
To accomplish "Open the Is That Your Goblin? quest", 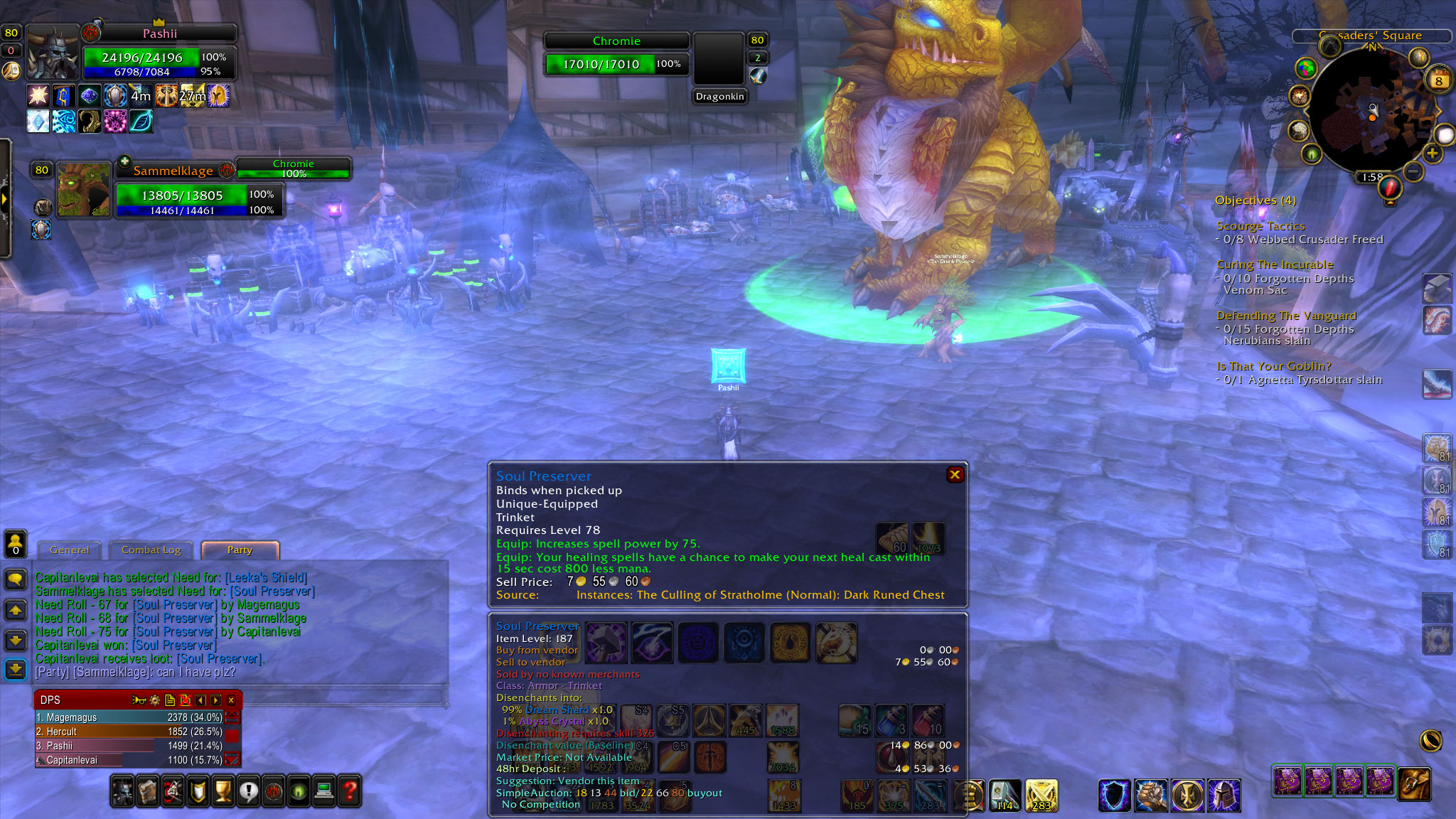I will (x=1273, y=366).
